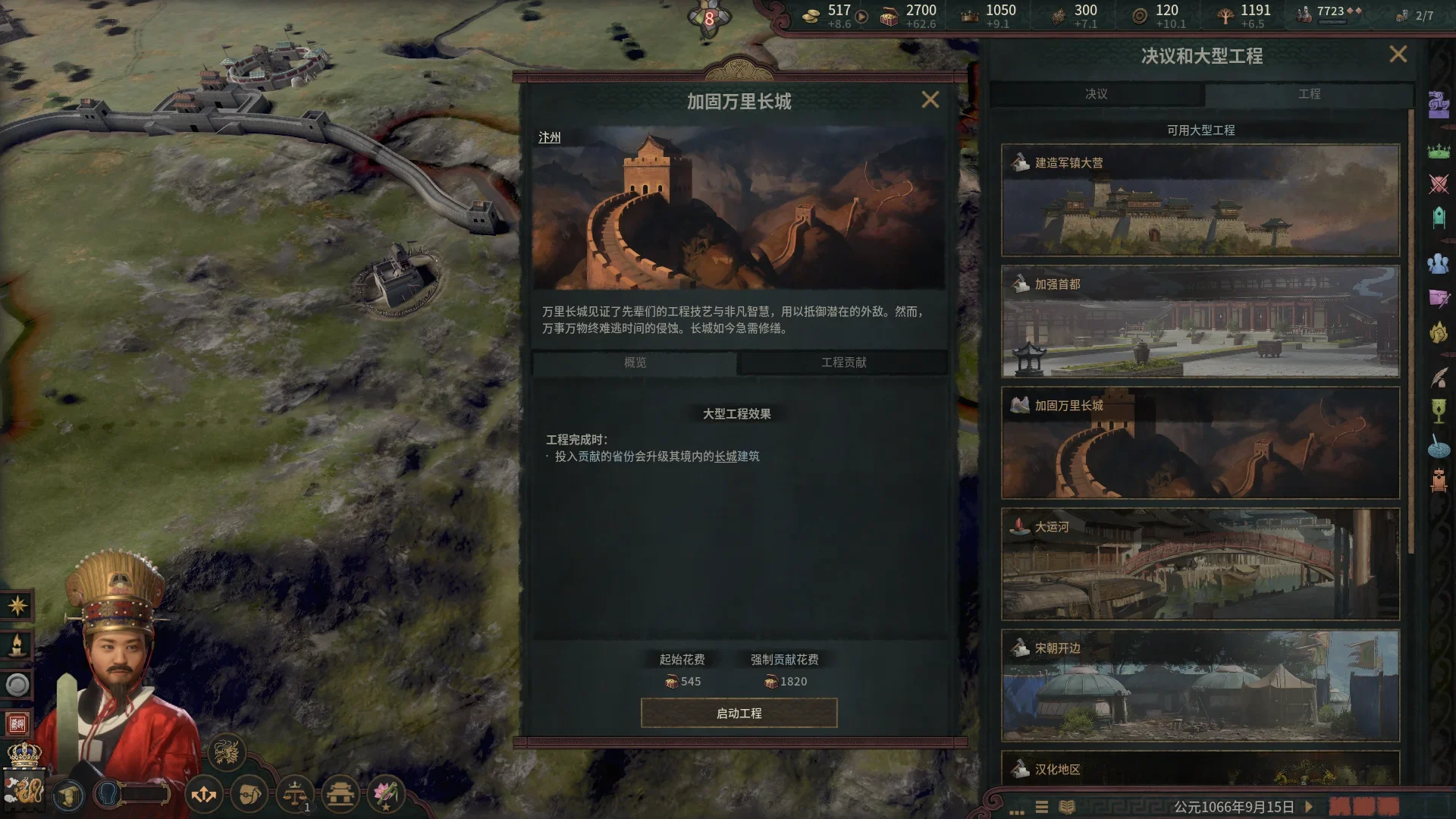This screenshot has width=1456, height=819.
Task: Open the map modes arrows icon
Action: point(203,795)
